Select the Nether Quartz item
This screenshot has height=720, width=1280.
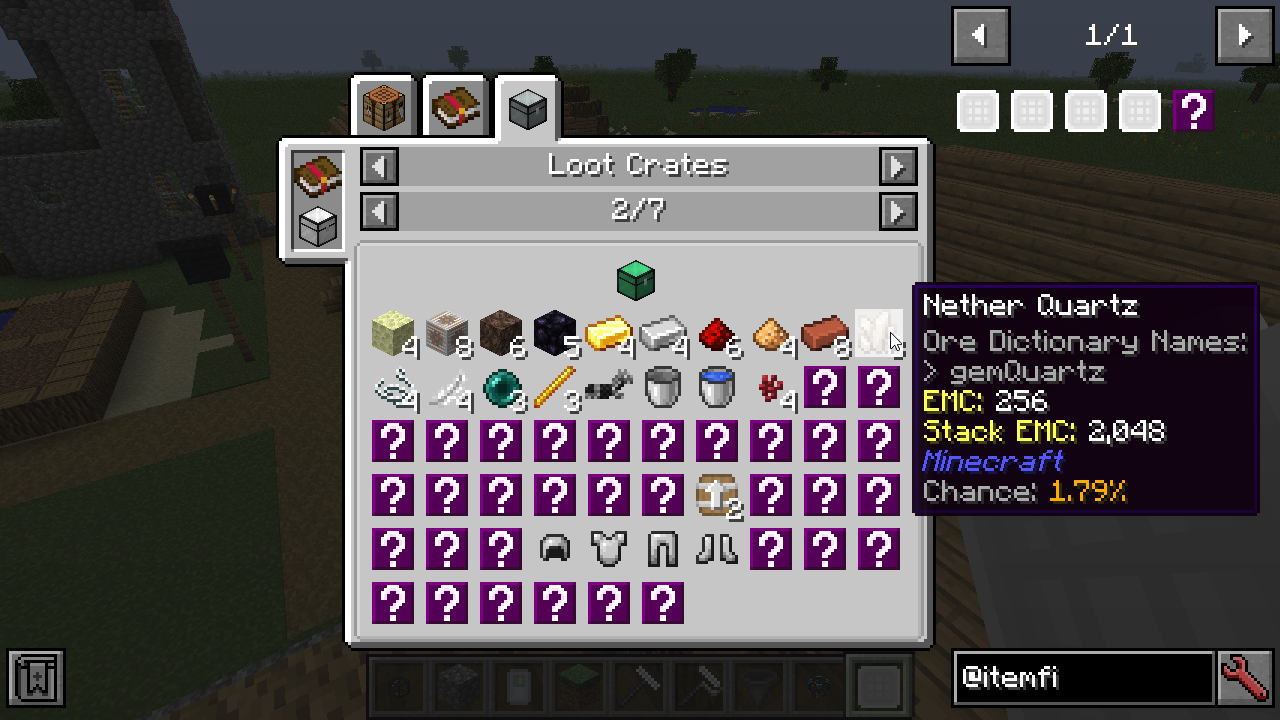tap(879, 333)
